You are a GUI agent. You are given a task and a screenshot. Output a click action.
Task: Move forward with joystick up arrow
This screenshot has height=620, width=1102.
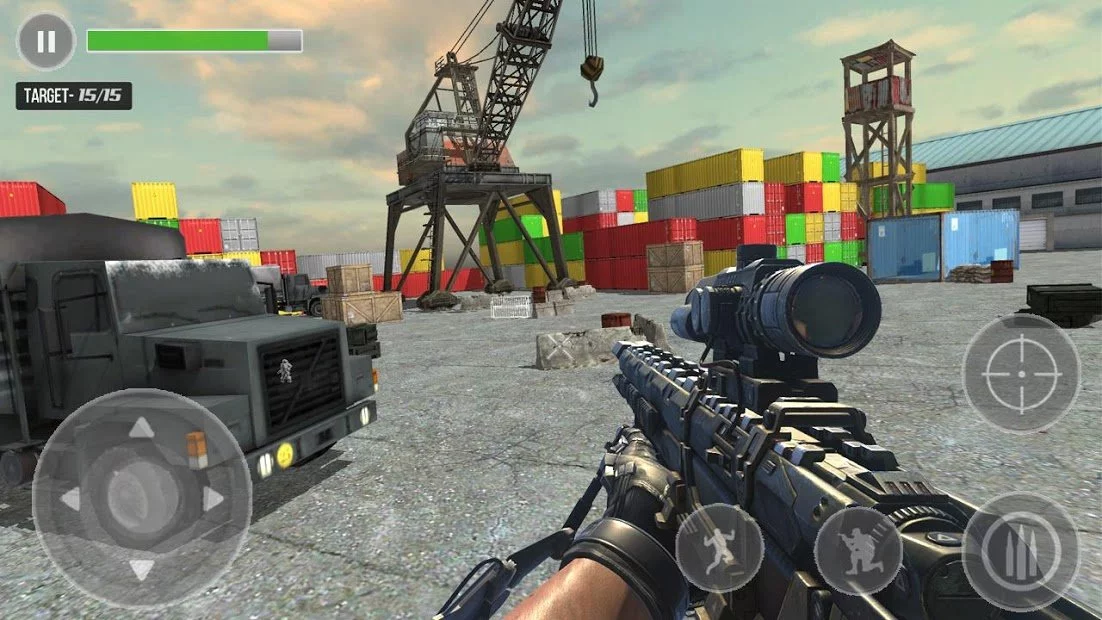coord(142,428)
